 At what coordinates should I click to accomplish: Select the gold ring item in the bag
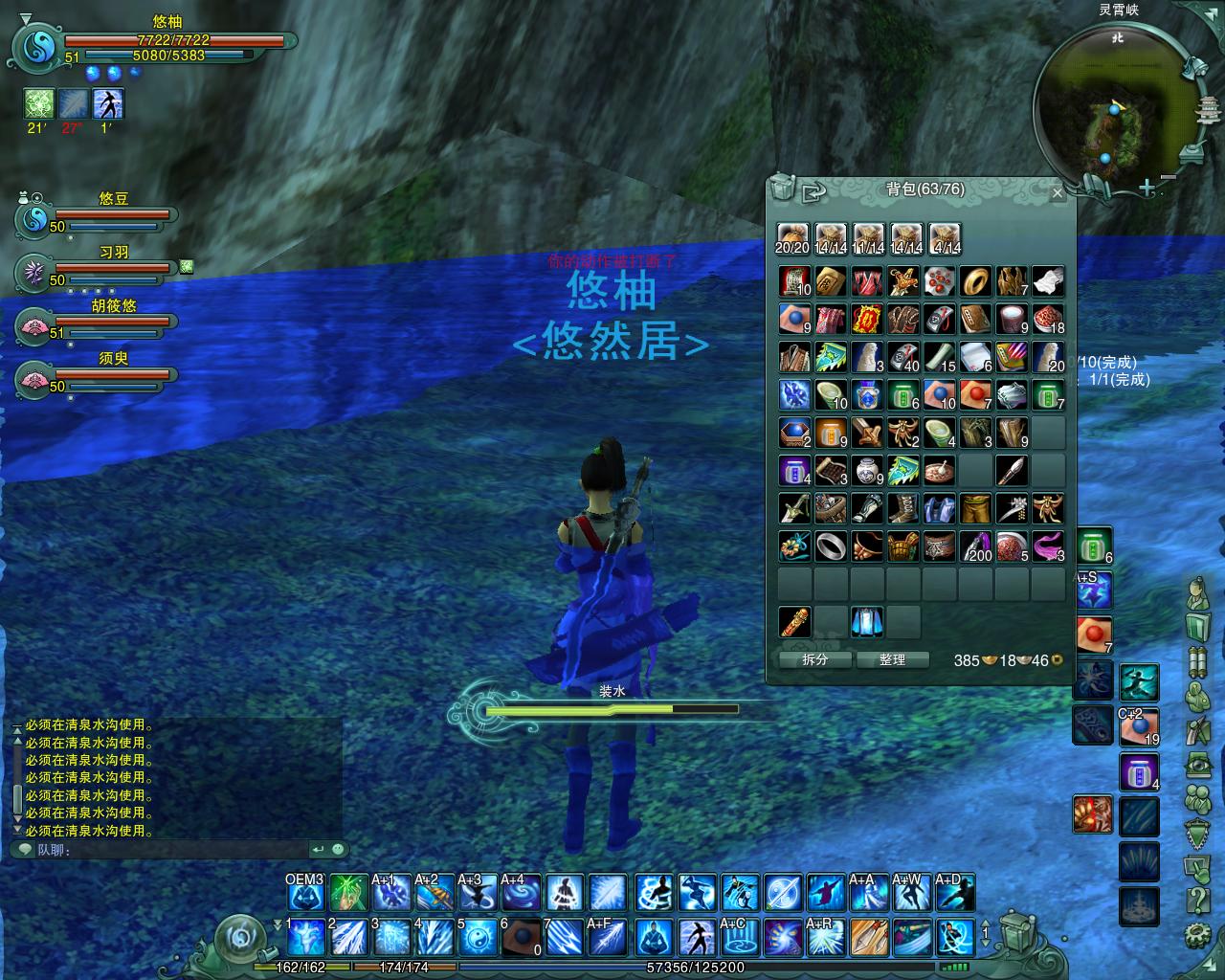tap(976, 281)
